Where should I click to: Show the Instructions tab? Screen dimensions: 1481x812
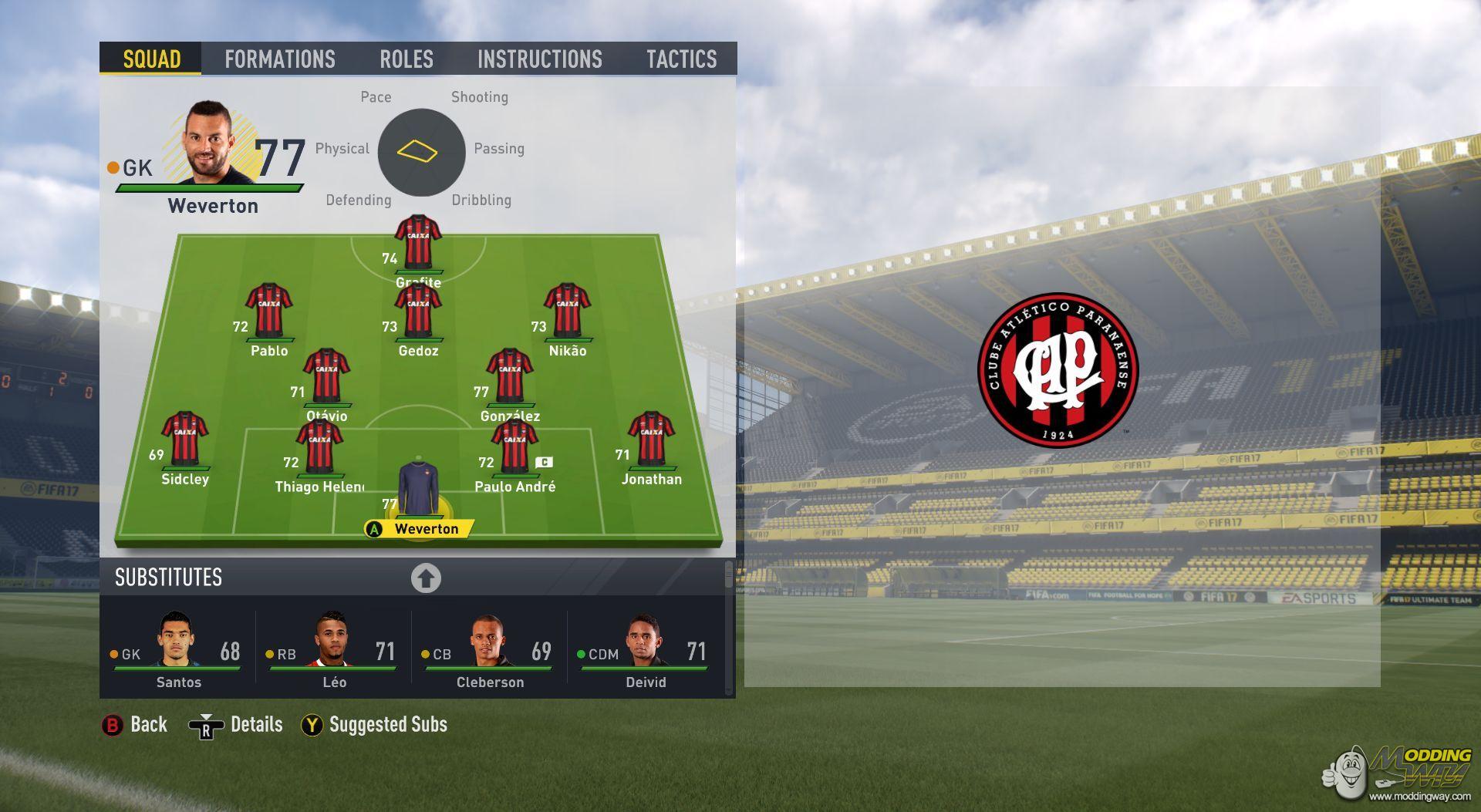pyautogui.click(x=539, y=59)
